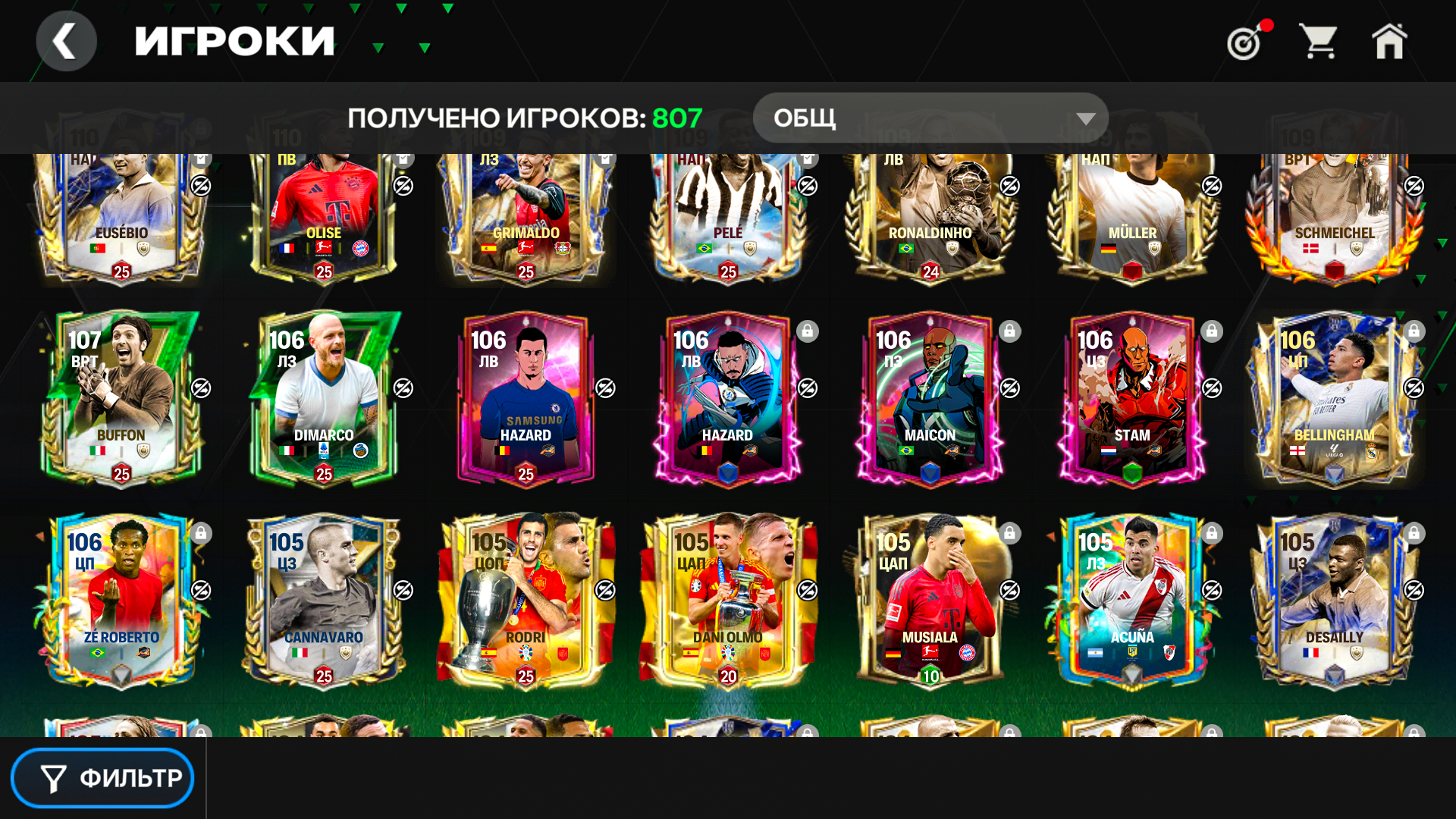Open the shop cart
Viewport: 1456px width, 819px height.
pos(1318,42)
